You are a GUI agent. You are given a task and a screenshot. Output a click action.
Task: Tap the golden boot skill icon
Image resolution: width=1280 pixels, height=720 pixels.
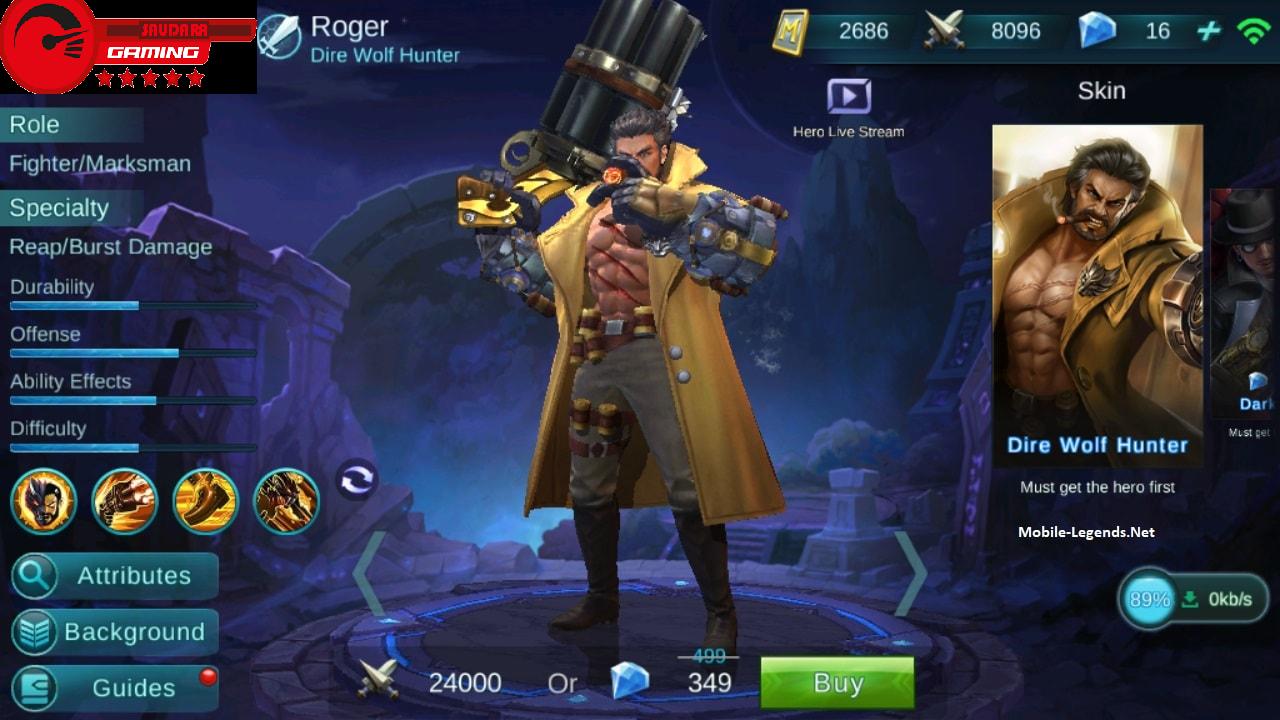click(204, 502)
